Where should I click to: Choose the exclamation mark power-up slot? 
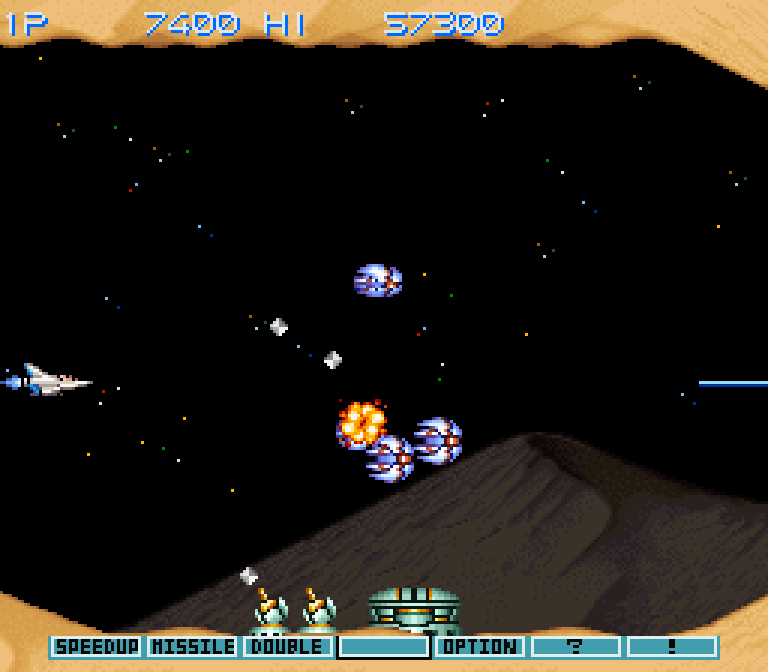pyautogui.click(x=672, y=647)
